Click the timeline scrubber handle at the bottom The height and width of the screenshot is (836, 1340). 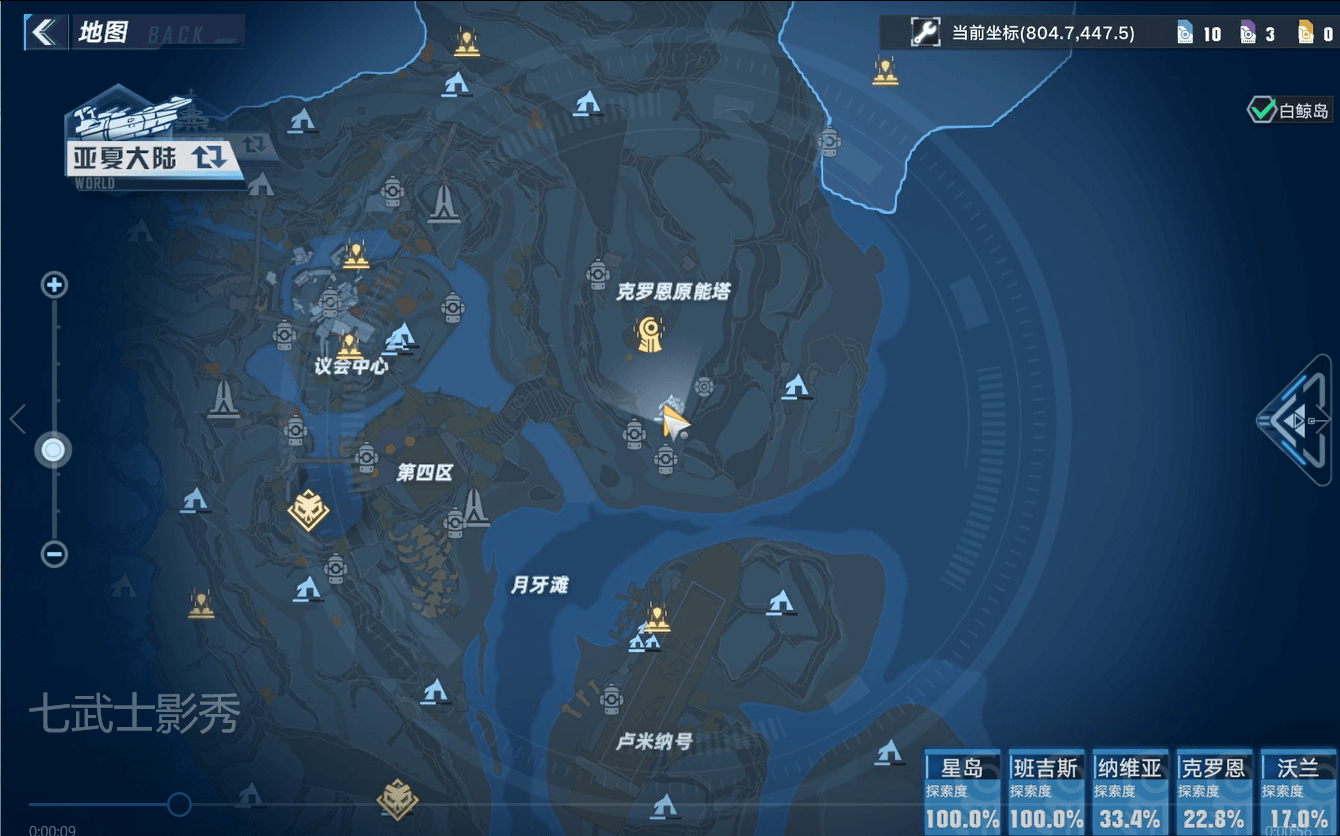180,802
